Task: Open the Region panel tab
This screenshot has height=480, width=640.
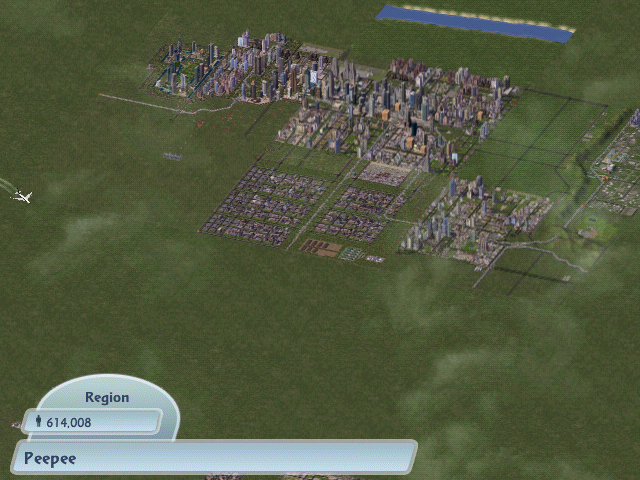Action: (106, 397)
